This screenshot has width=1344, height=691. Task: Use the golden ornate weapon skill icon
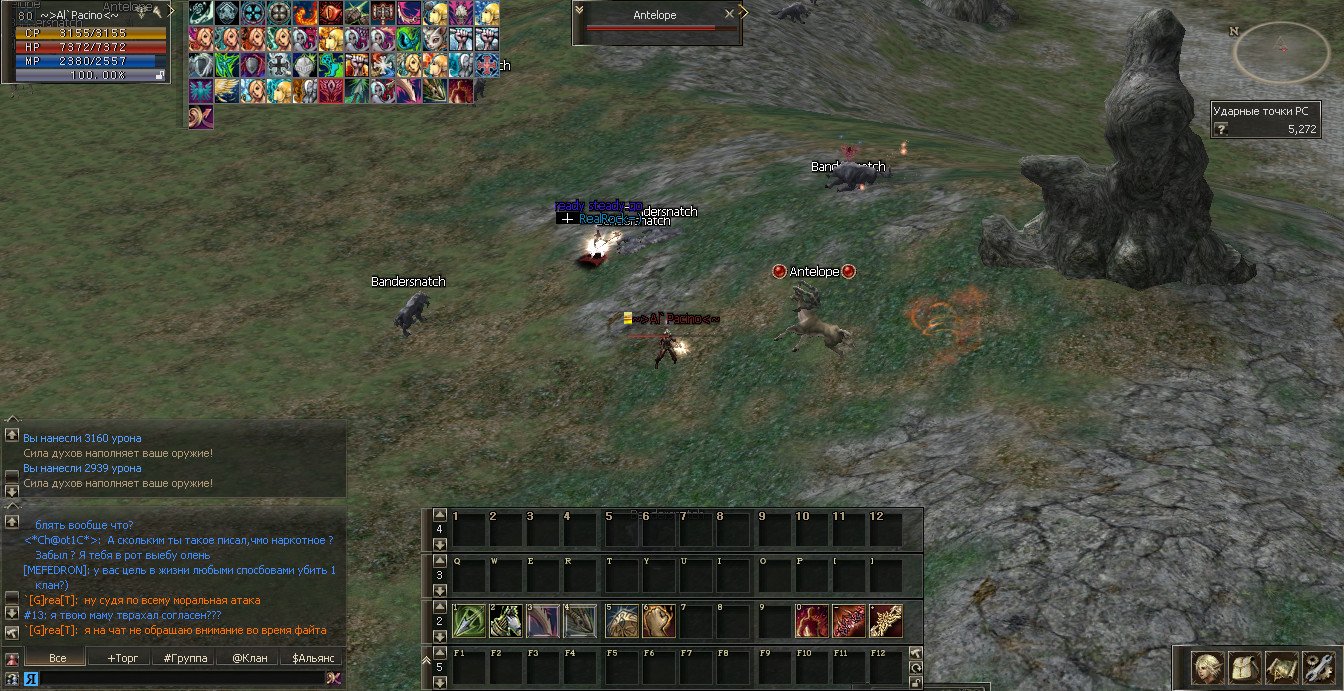point(885,621)
